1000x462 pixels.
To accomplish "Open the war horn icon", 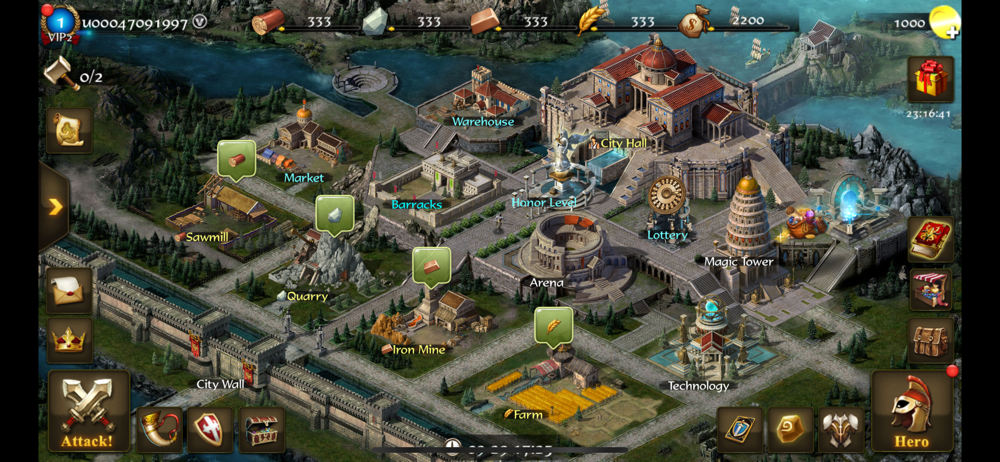I will click(158, 429).
